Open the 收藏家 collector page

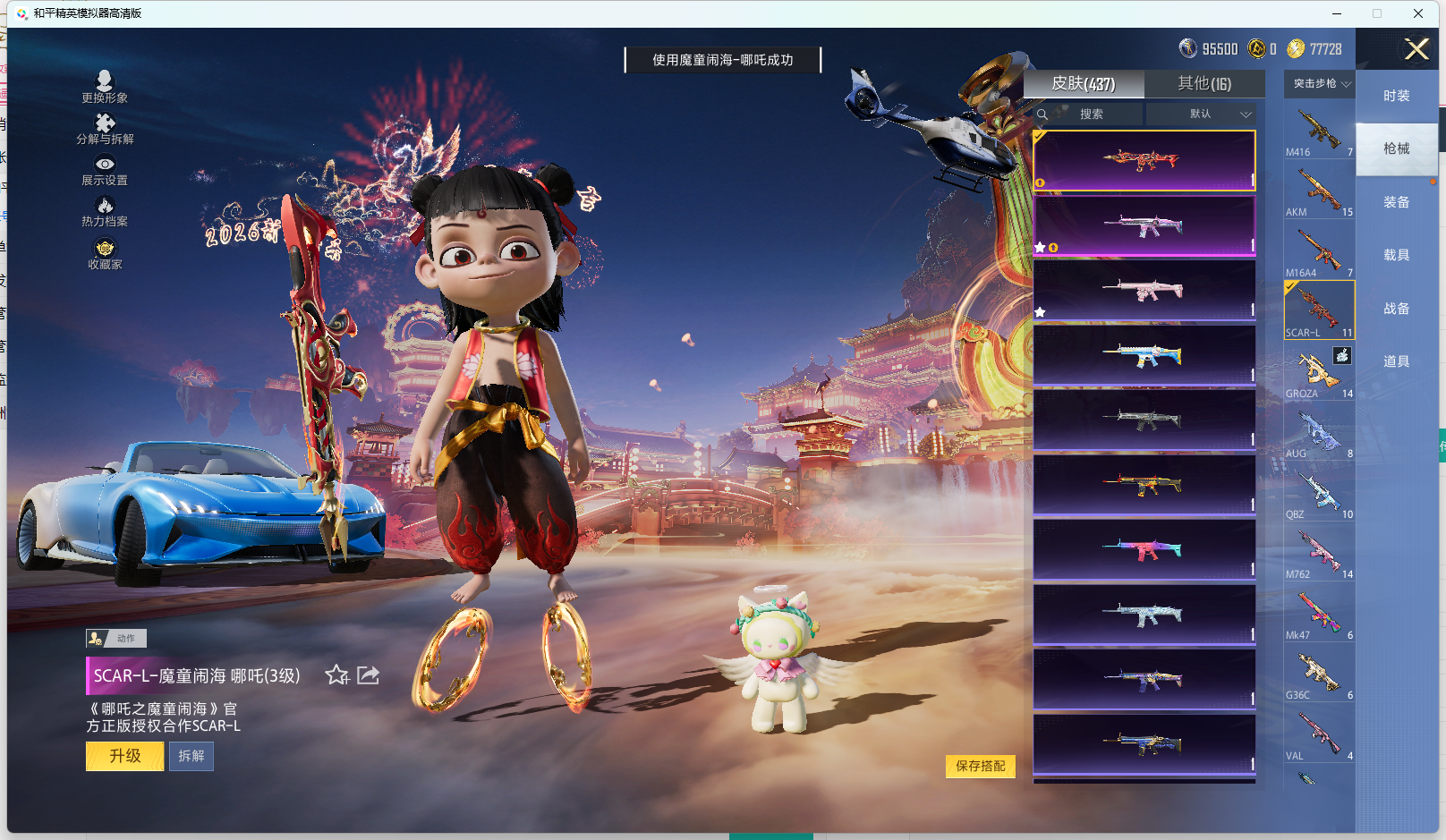[105, 254]
